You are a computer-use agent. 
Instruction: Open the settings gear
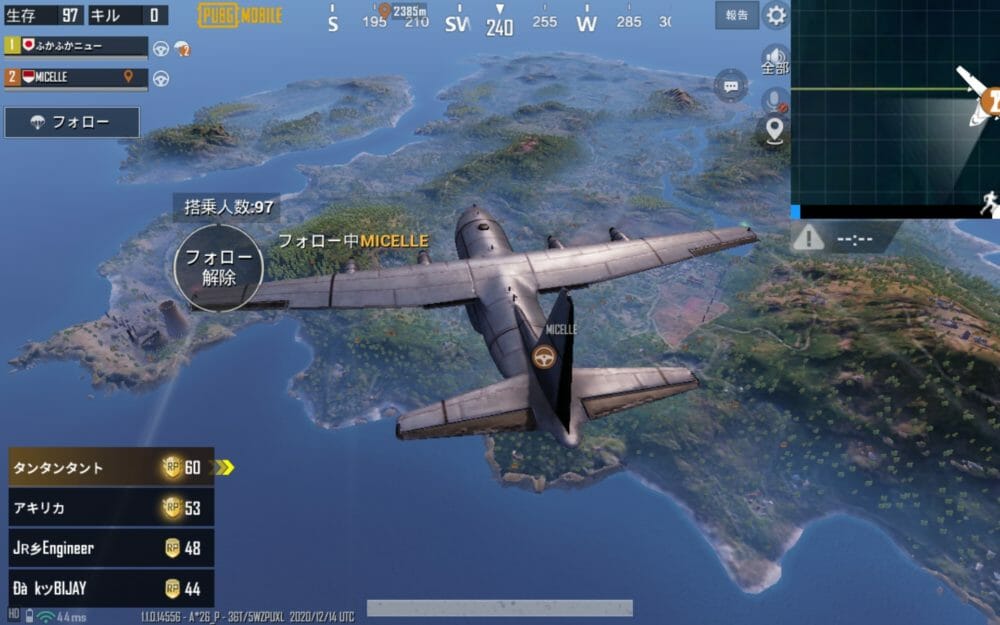(775, 15)
